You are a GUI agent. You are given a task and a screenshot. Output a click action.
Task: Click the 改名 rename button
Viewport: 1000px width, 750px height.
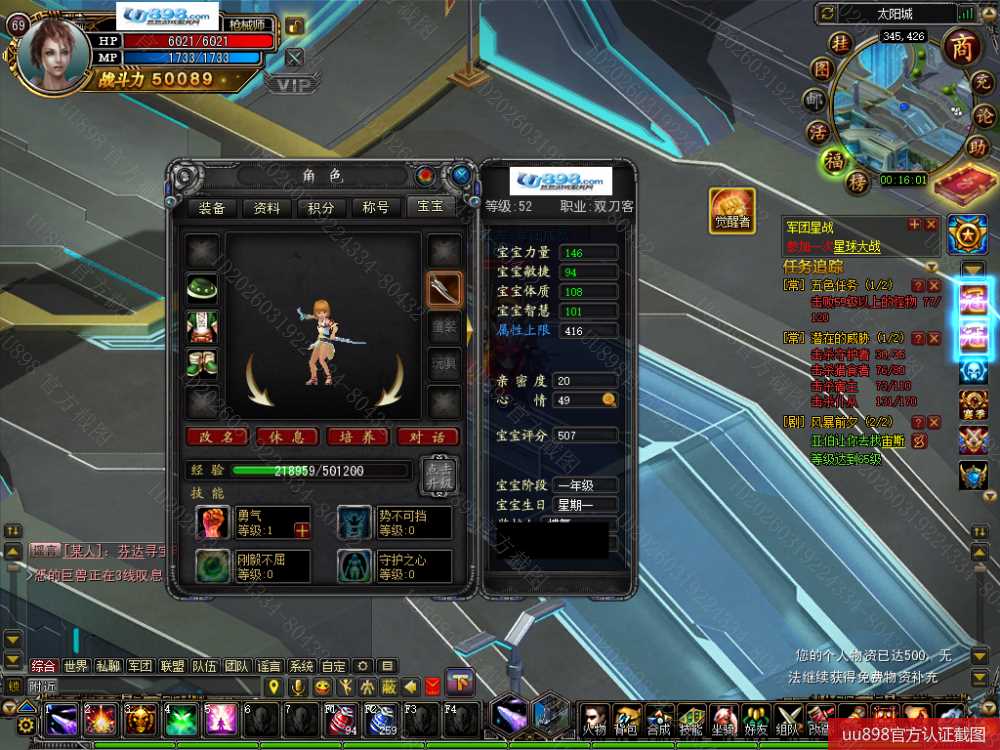pos(216,437)
